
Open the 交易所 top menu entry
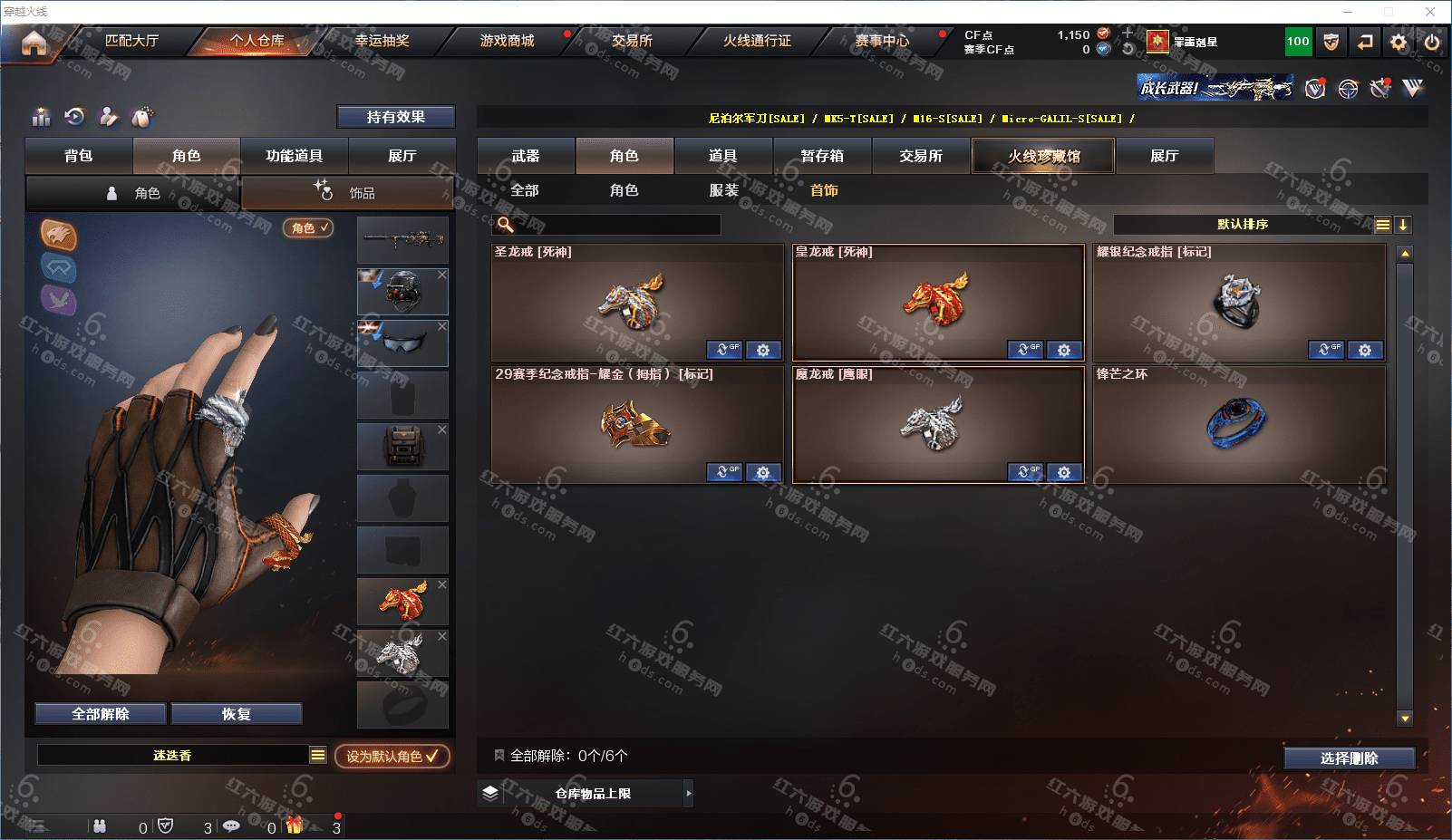point(632,41)
